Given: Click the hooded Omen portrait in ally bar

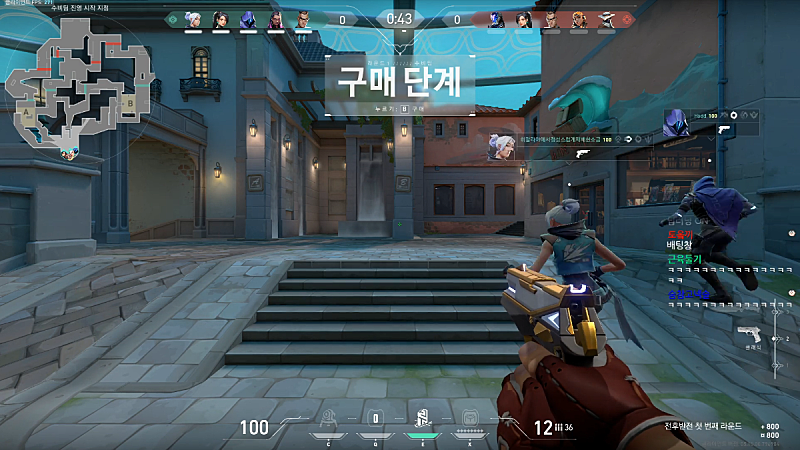Looking at the screenshot, I should tap(248, 19).
